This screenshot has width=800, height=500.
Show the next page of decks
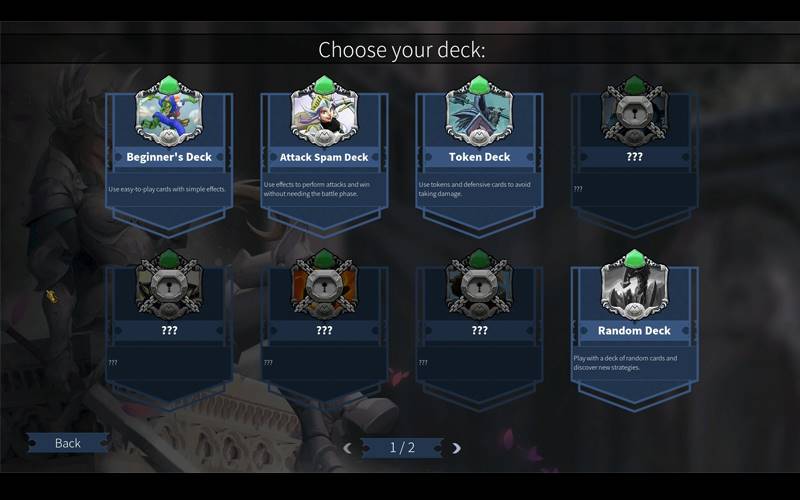pyautogui.click(x=456, y=448)
